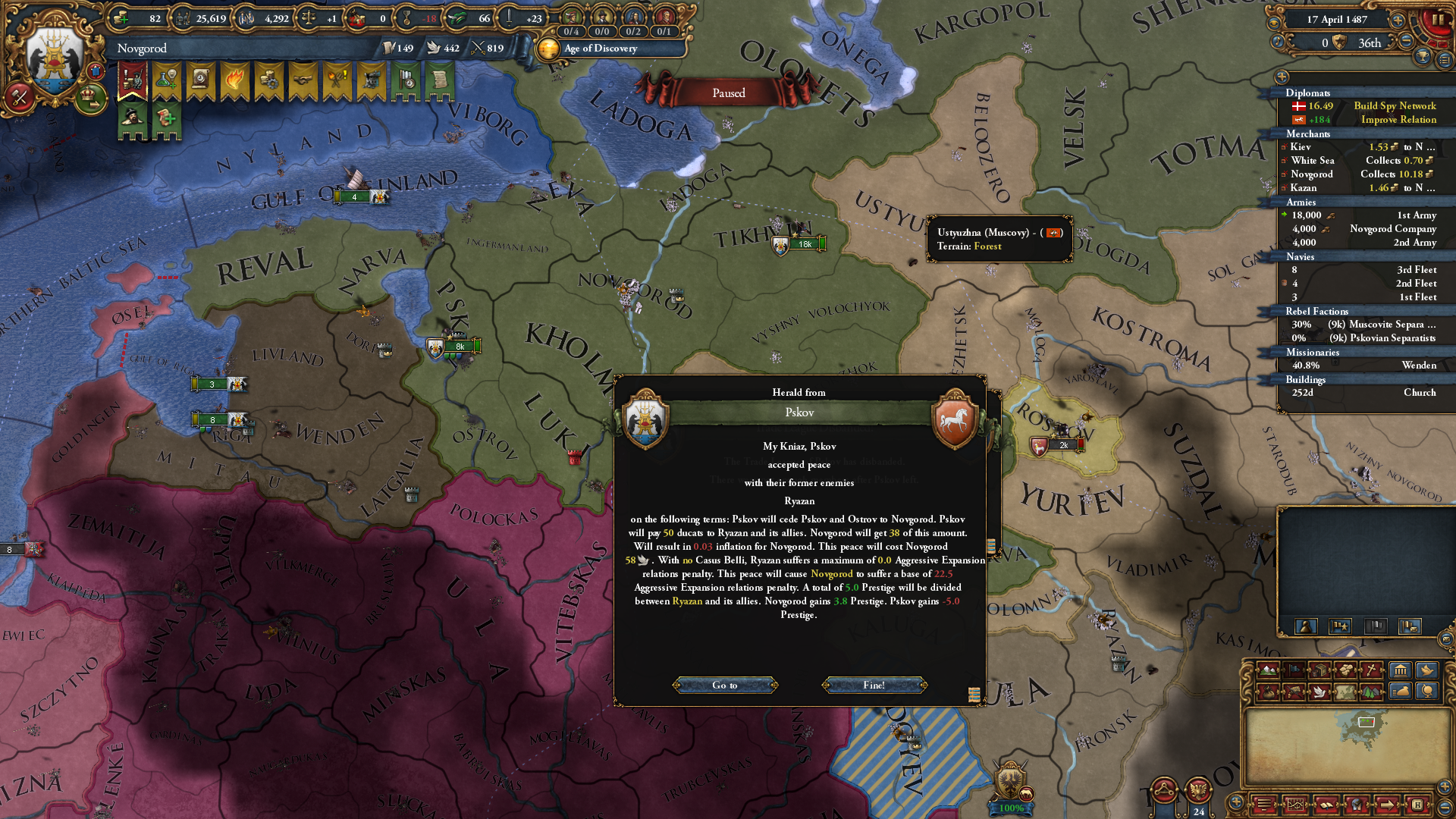The image size is (1456, 819).
Task: Dismiss the Pskov herald with Fine!
Action: click(x=874, y=685)
